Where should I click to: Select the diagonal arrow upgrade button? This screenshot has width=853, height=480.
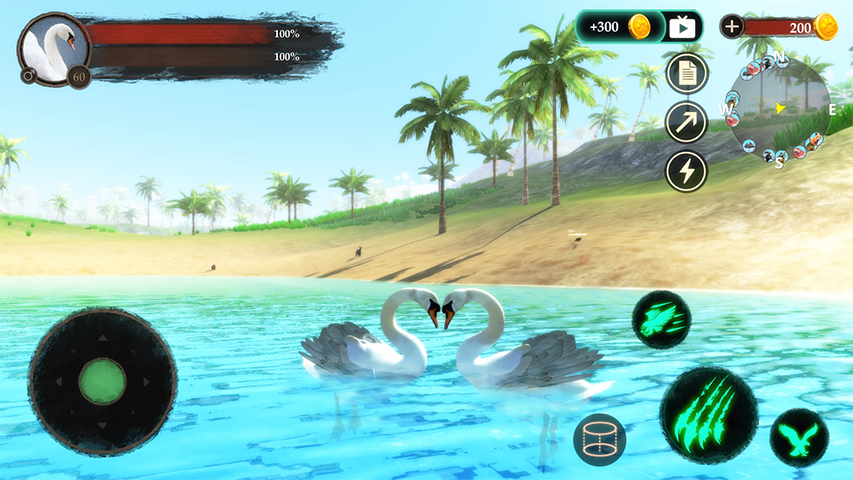(687, 122)
